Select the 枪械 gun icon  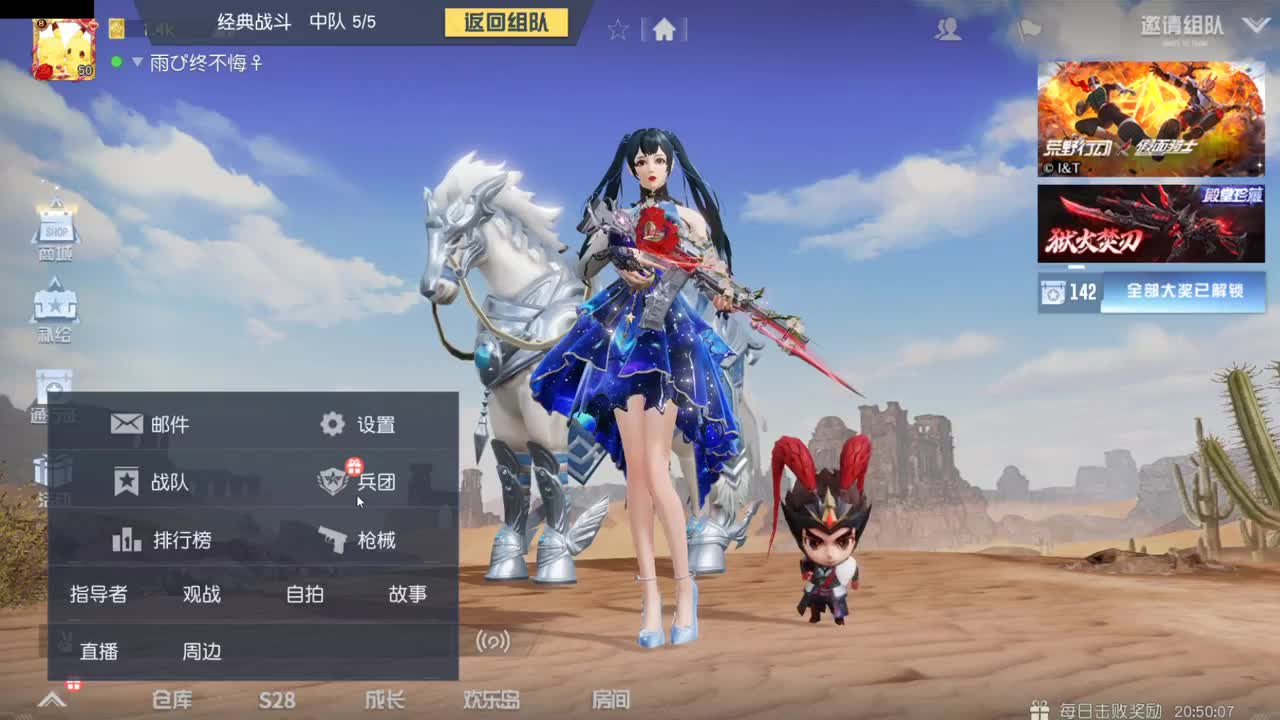coord(330,540)
